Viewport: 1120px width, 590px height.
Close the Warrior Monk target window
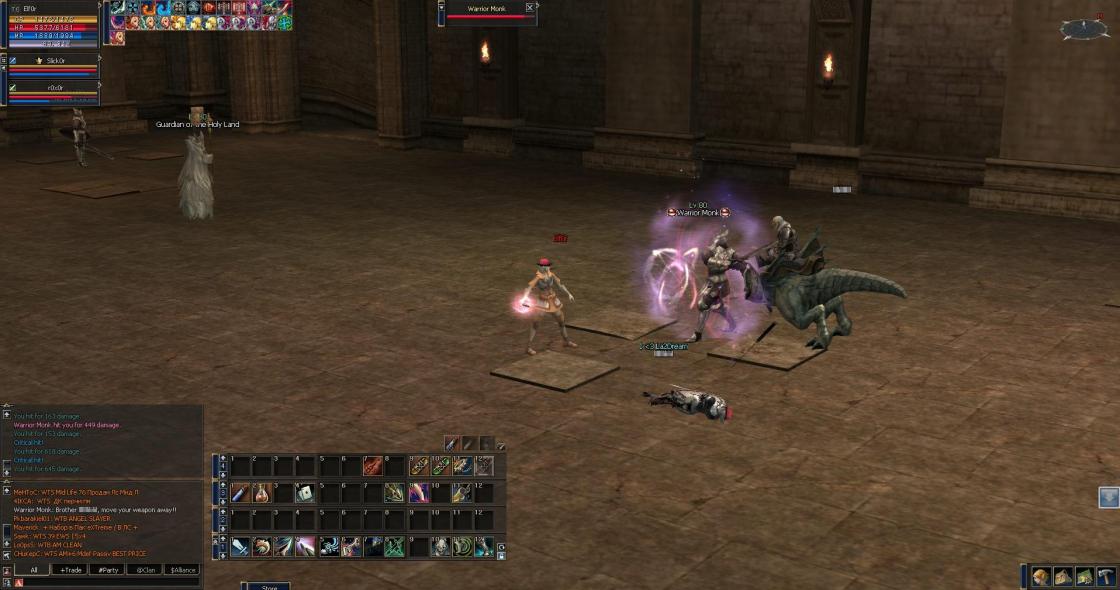[x=530, y=8]
